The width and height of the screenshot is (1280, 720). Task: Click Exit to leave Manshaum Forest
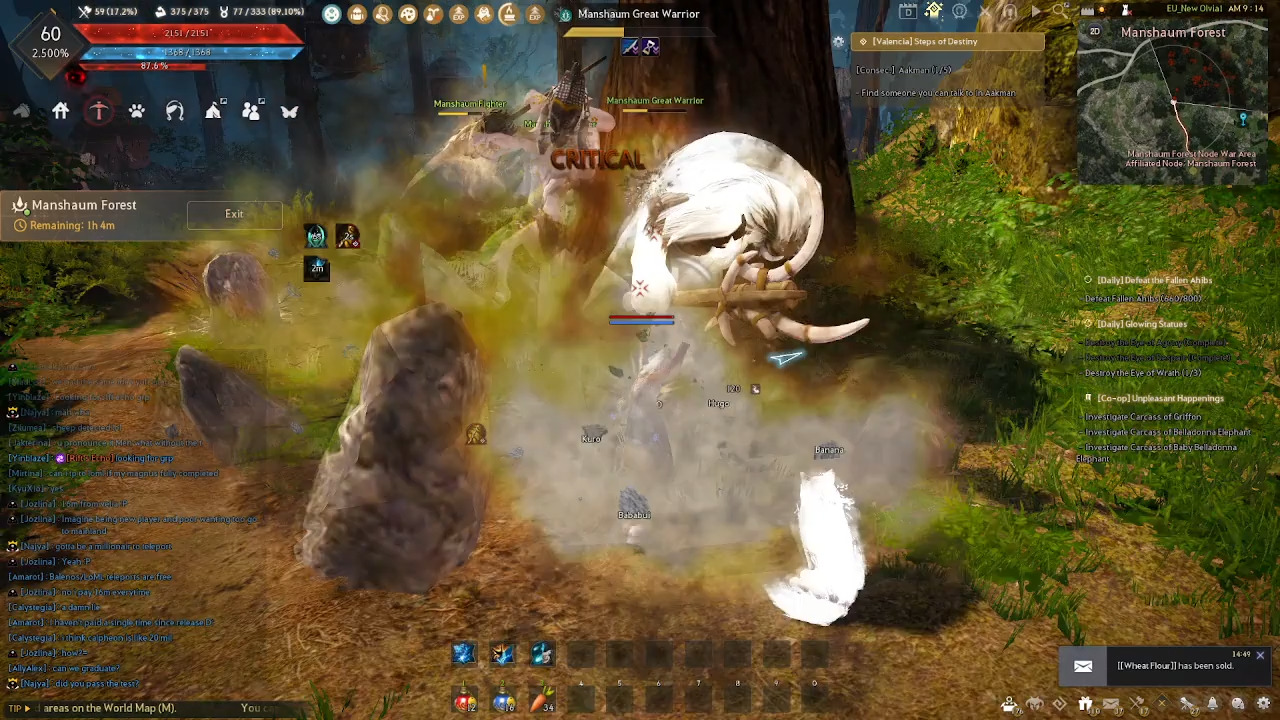[234, 213]
